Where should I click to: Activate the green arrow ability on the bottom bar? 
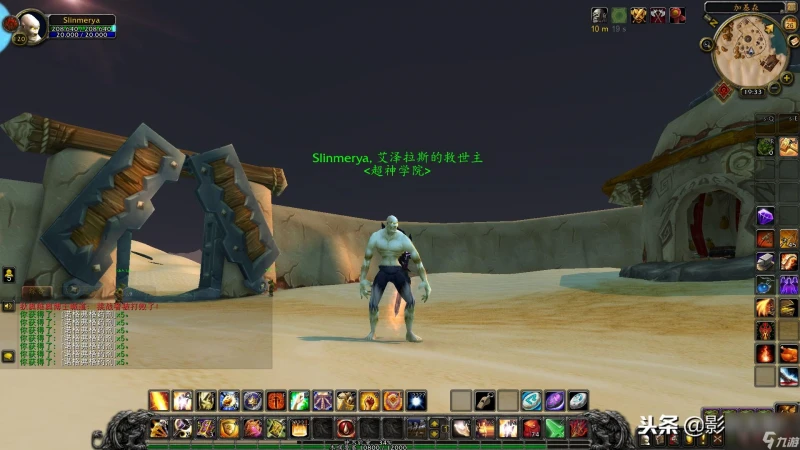click(x=554, y=429)
